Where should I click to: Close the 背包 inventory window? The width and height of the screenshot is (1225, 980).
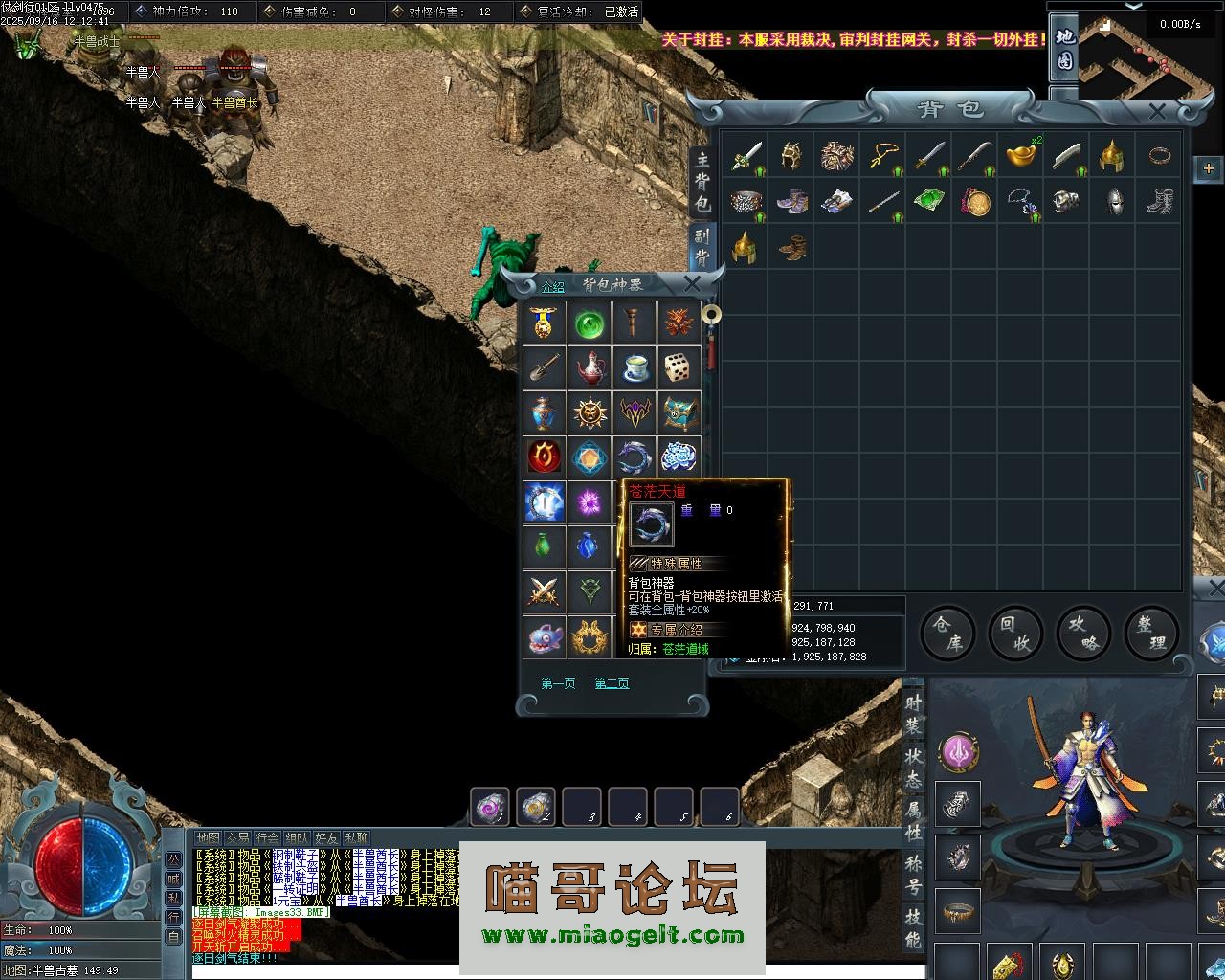tap(1156, 112)
